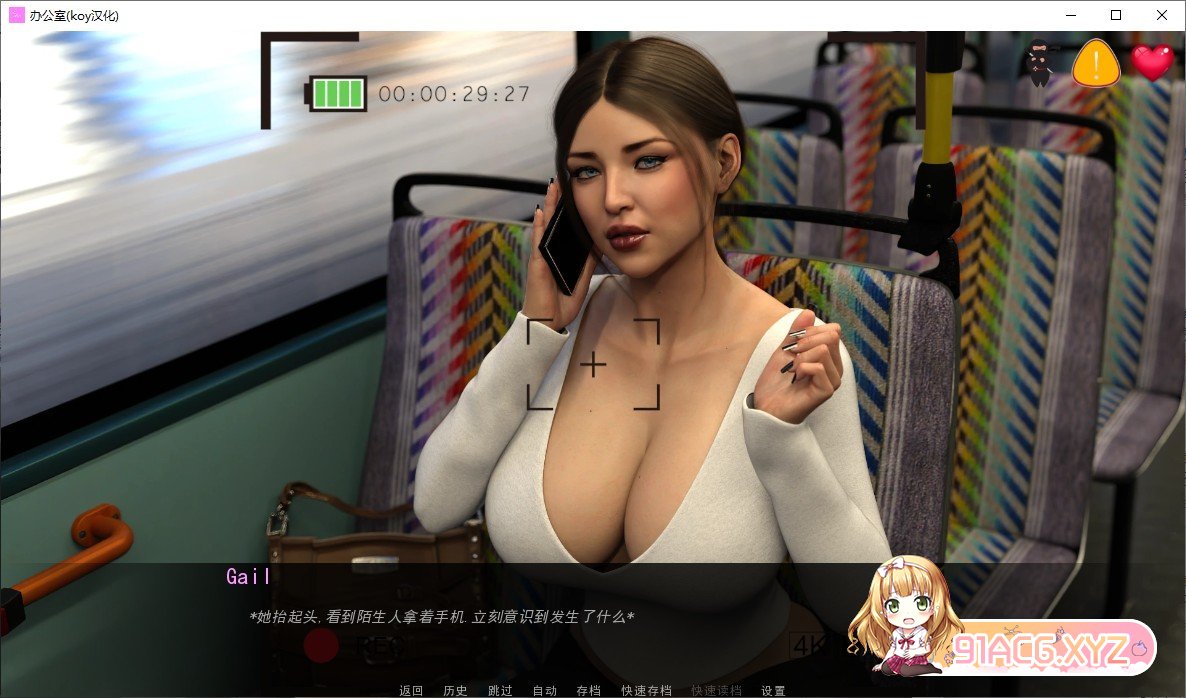Open the 历史 (History) log

tap(455, 690)
